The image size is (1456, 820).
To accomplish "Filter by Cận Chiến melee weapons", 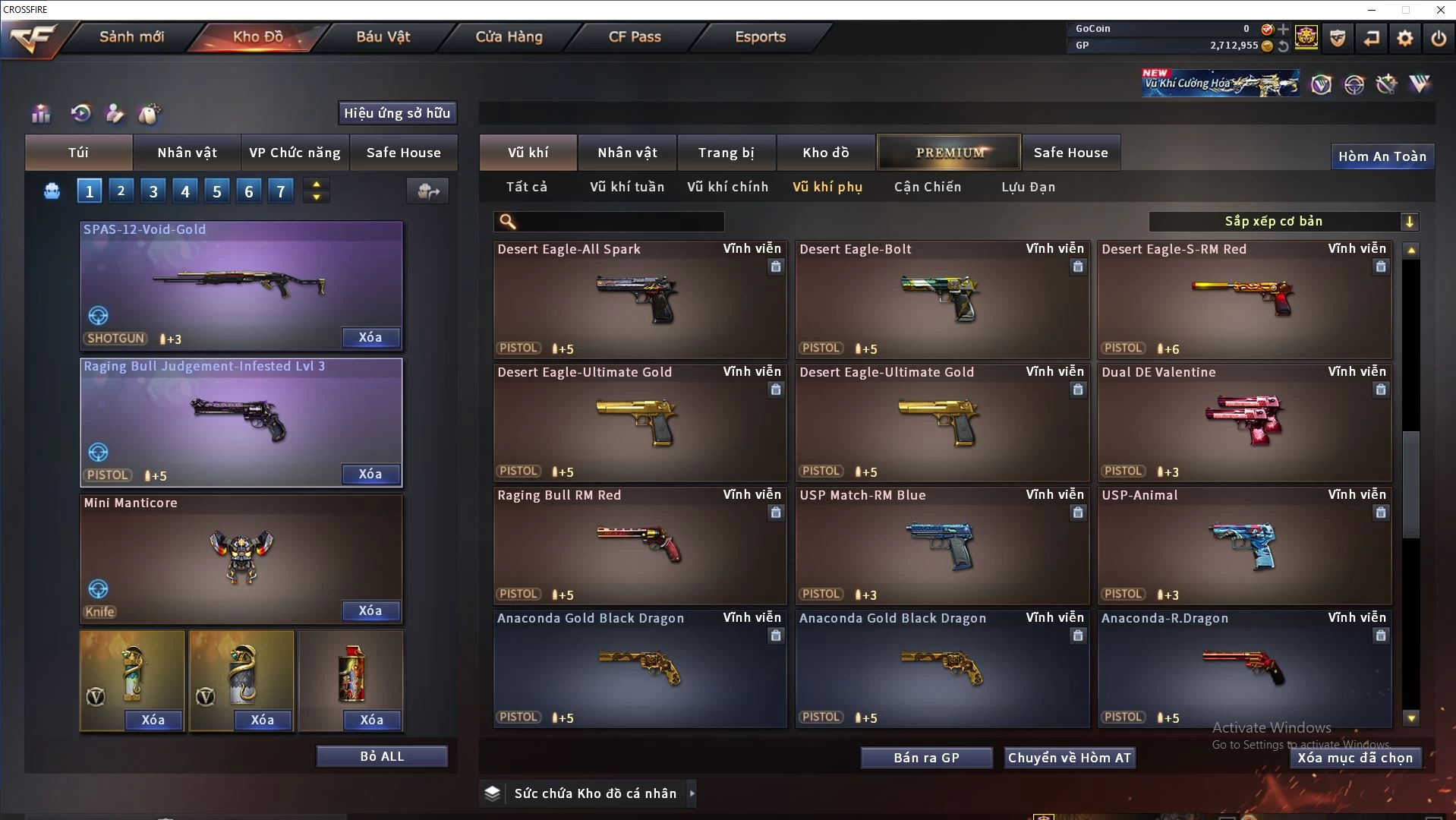I will (927, 187).
